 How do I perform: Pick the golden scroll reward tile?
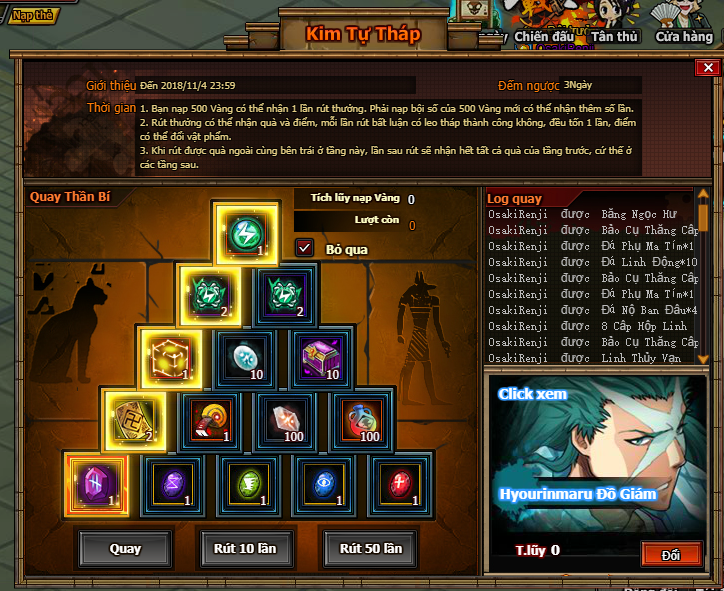pyautogui.click(x=133, y=419)
